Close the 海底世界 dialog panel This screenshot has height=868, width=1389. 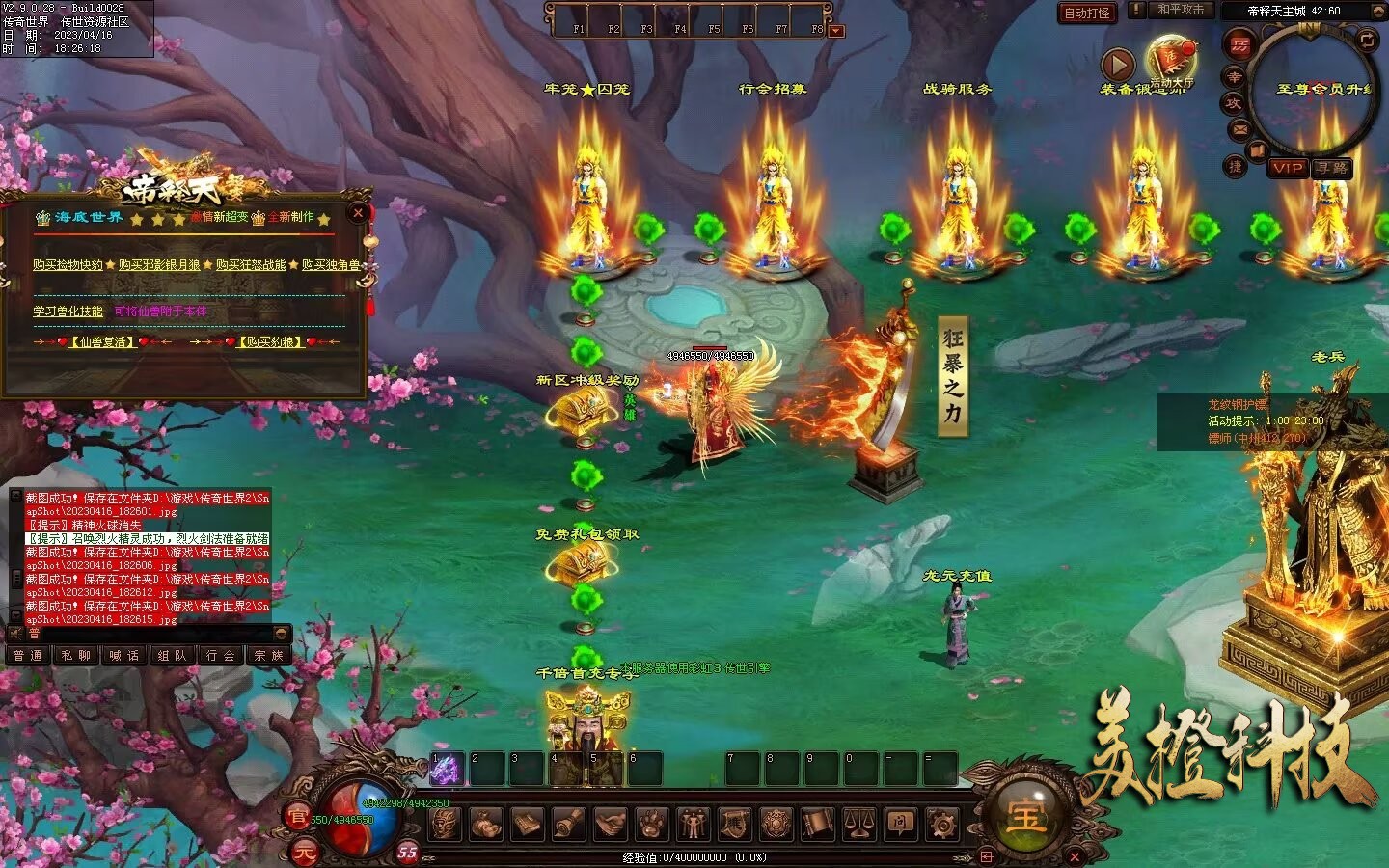point(358,213)
